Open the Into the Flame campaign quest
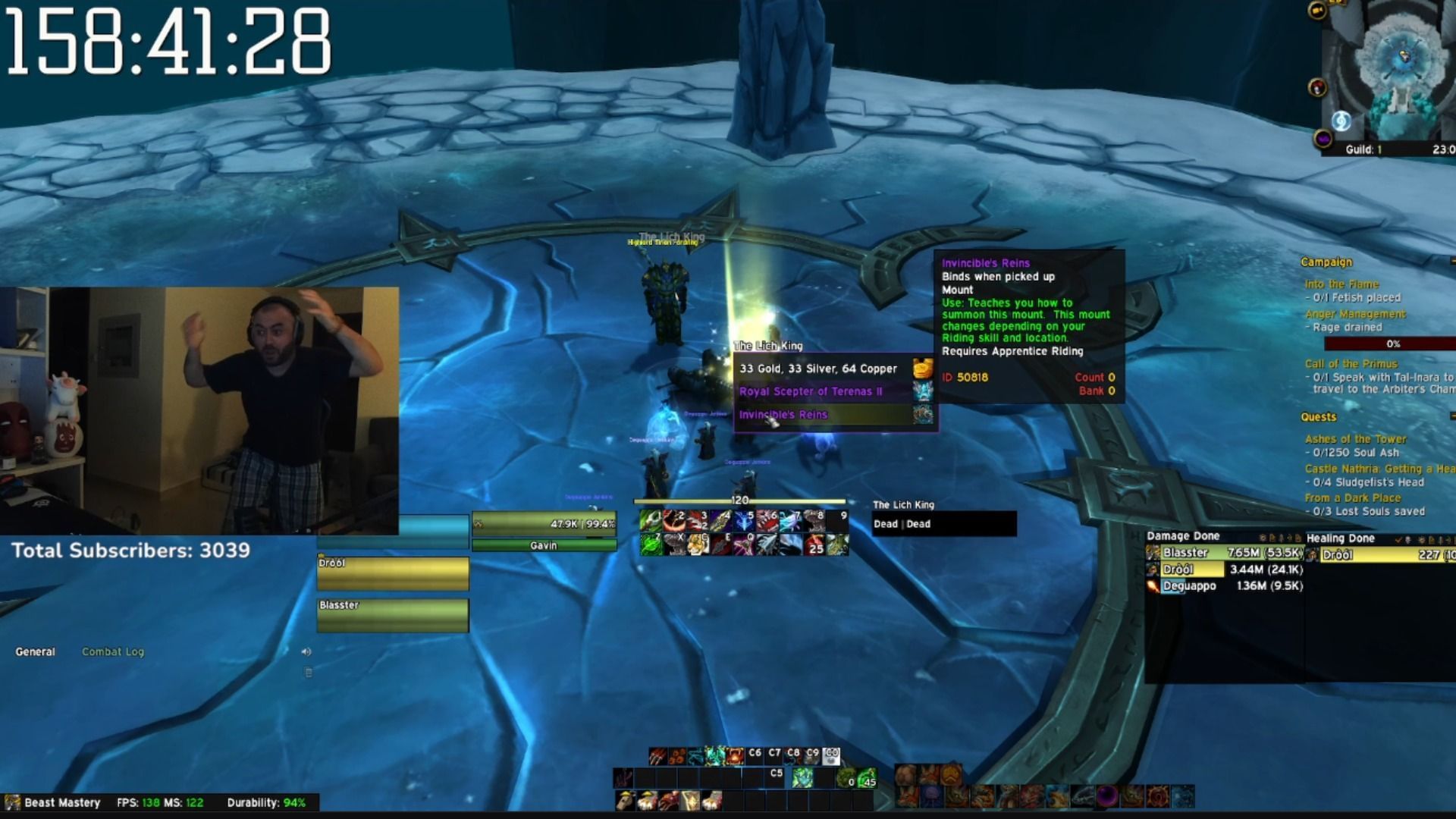1456x819 pixels. pos(1341,284)
